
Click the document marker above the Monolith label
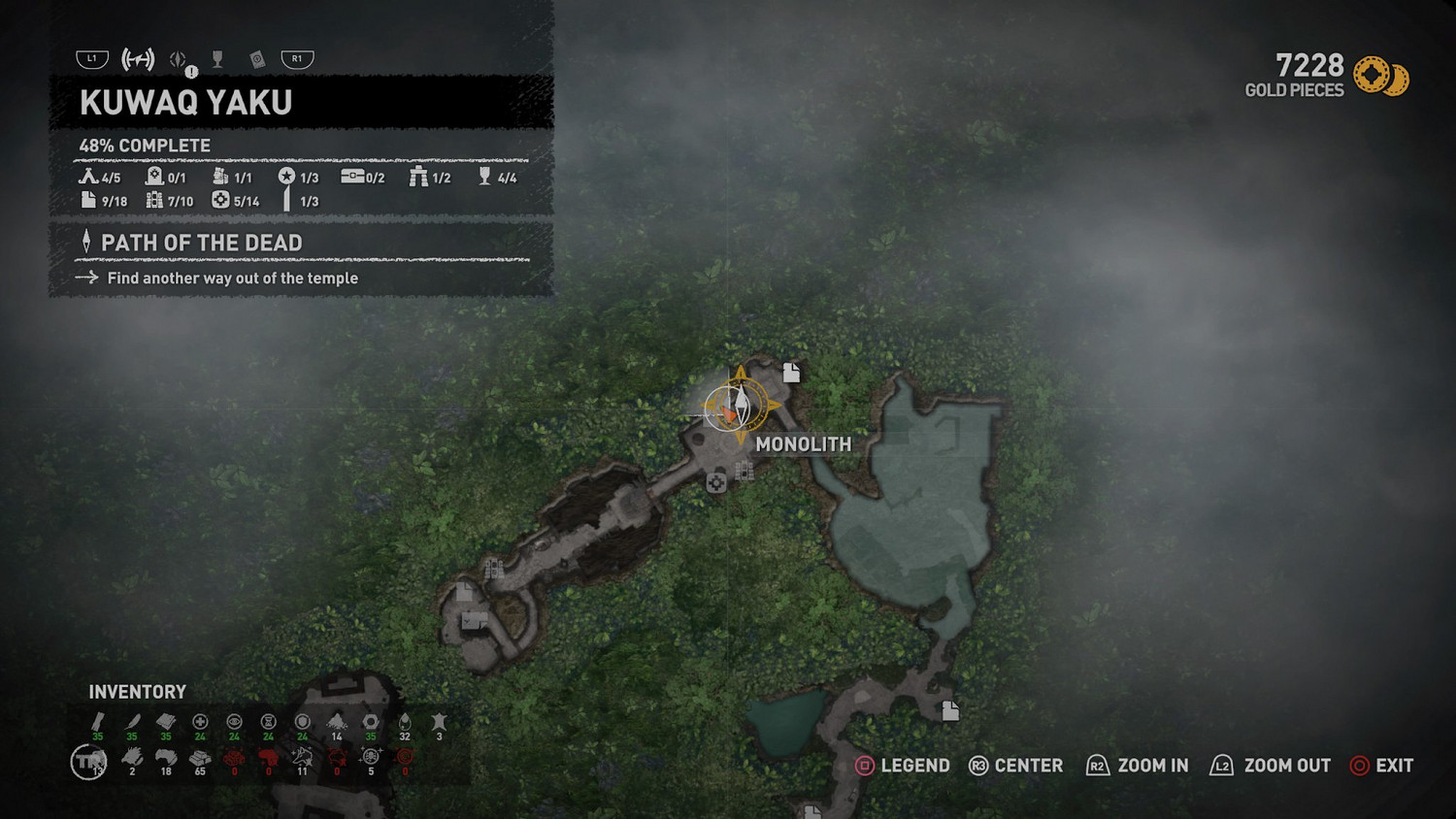(x=792, y=372)
